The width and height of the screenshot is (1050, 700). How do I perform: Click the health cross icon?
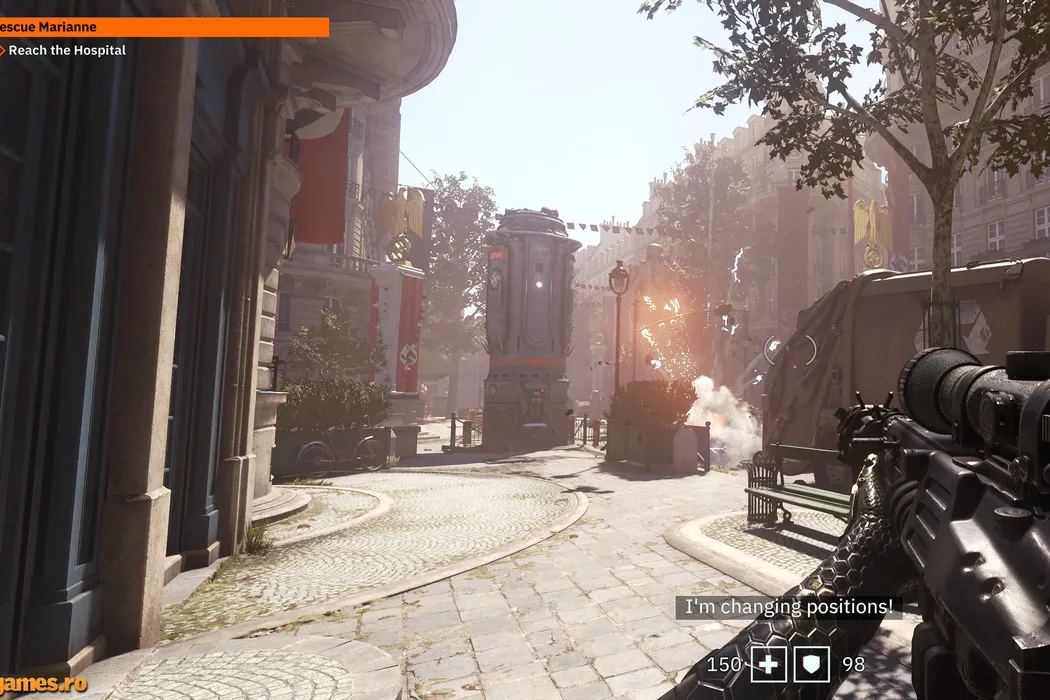[x=768, y=664]
